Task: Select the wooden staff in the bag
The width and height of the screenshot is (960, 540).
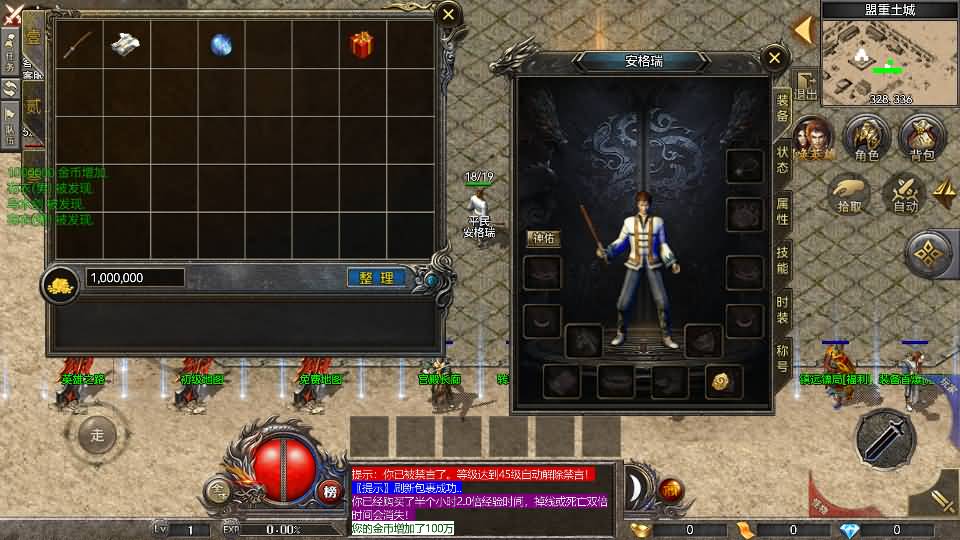Action: [78, 45]
